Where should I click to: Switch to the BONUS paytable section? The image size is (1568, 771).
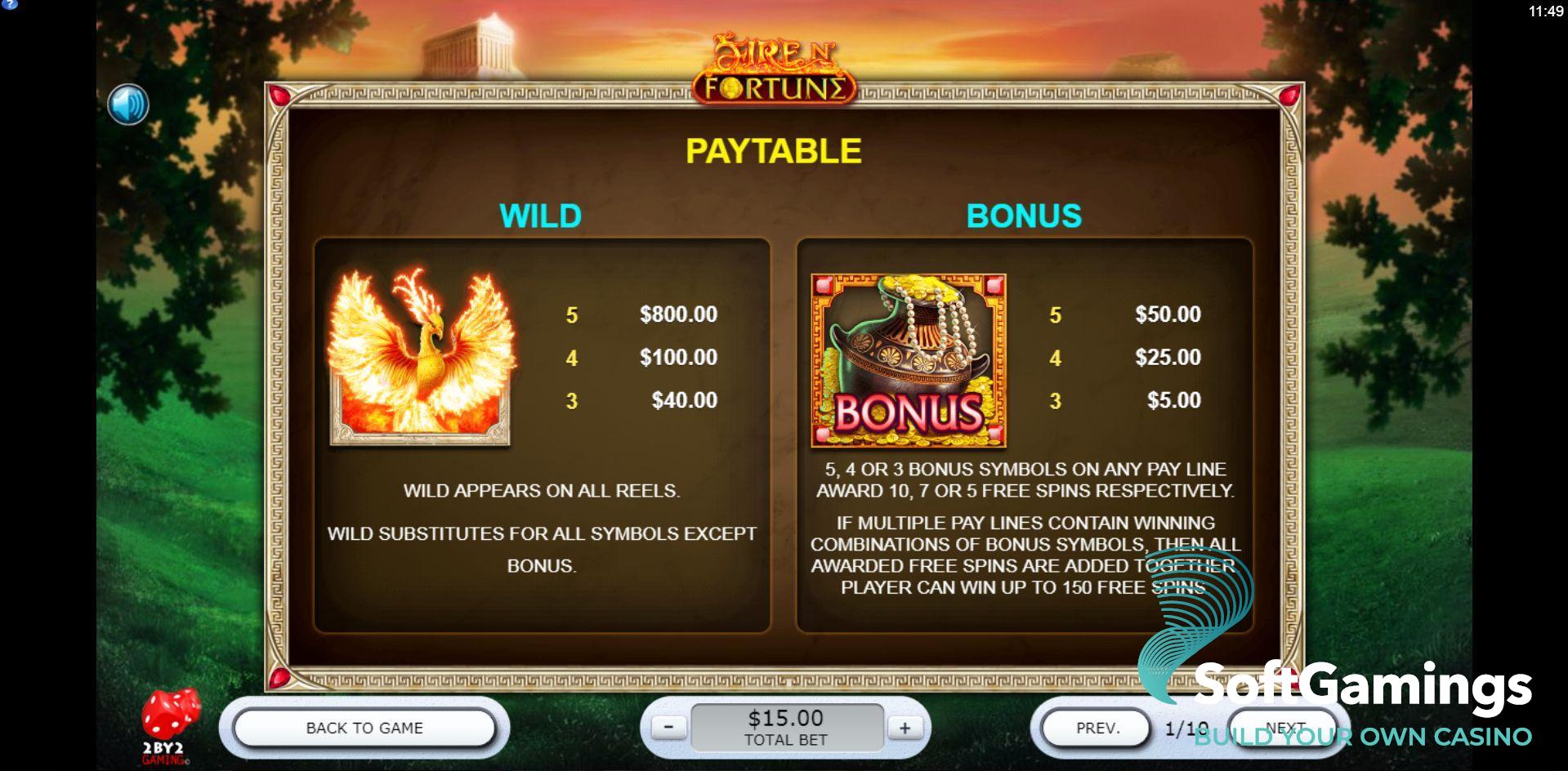1024,216
